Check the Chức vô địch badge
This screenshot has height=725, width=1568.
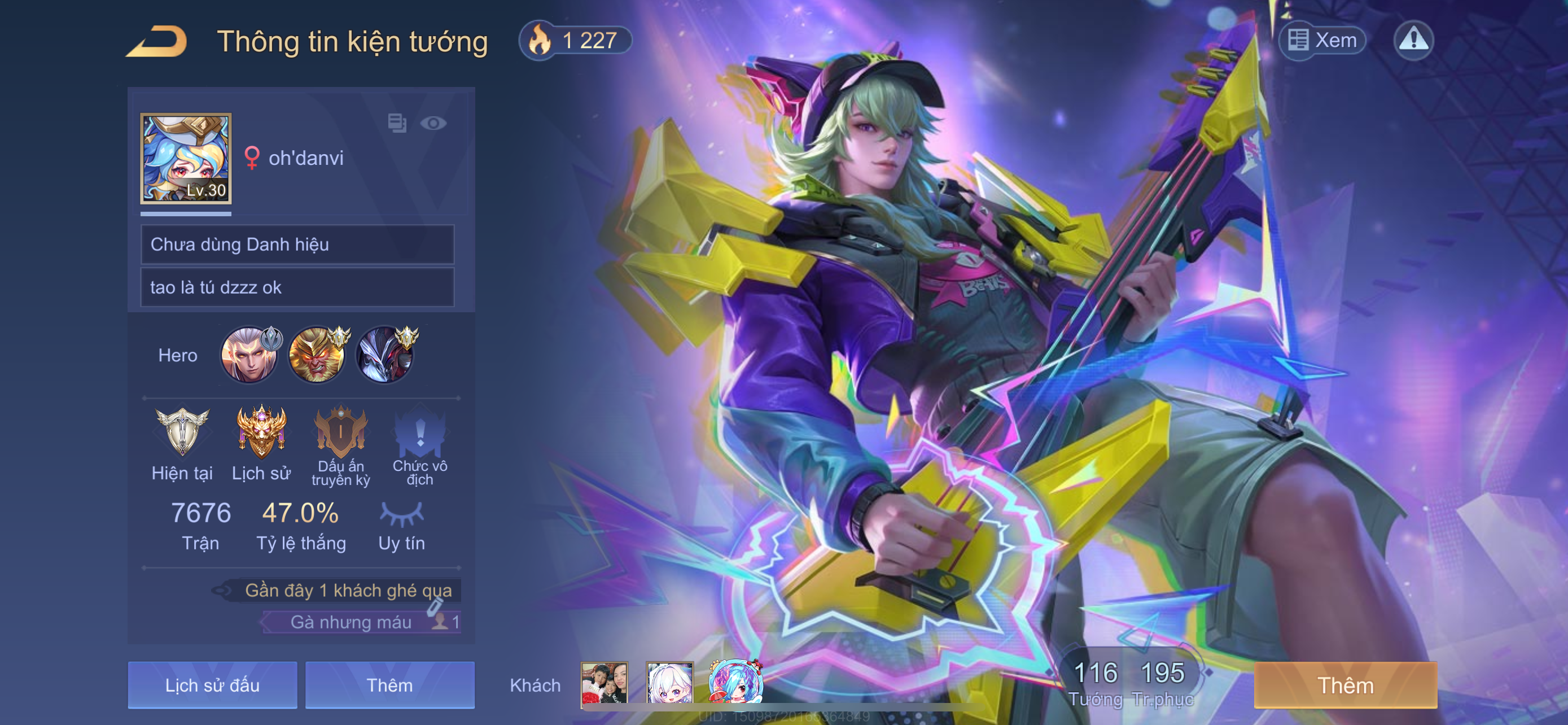coord(419,433)
